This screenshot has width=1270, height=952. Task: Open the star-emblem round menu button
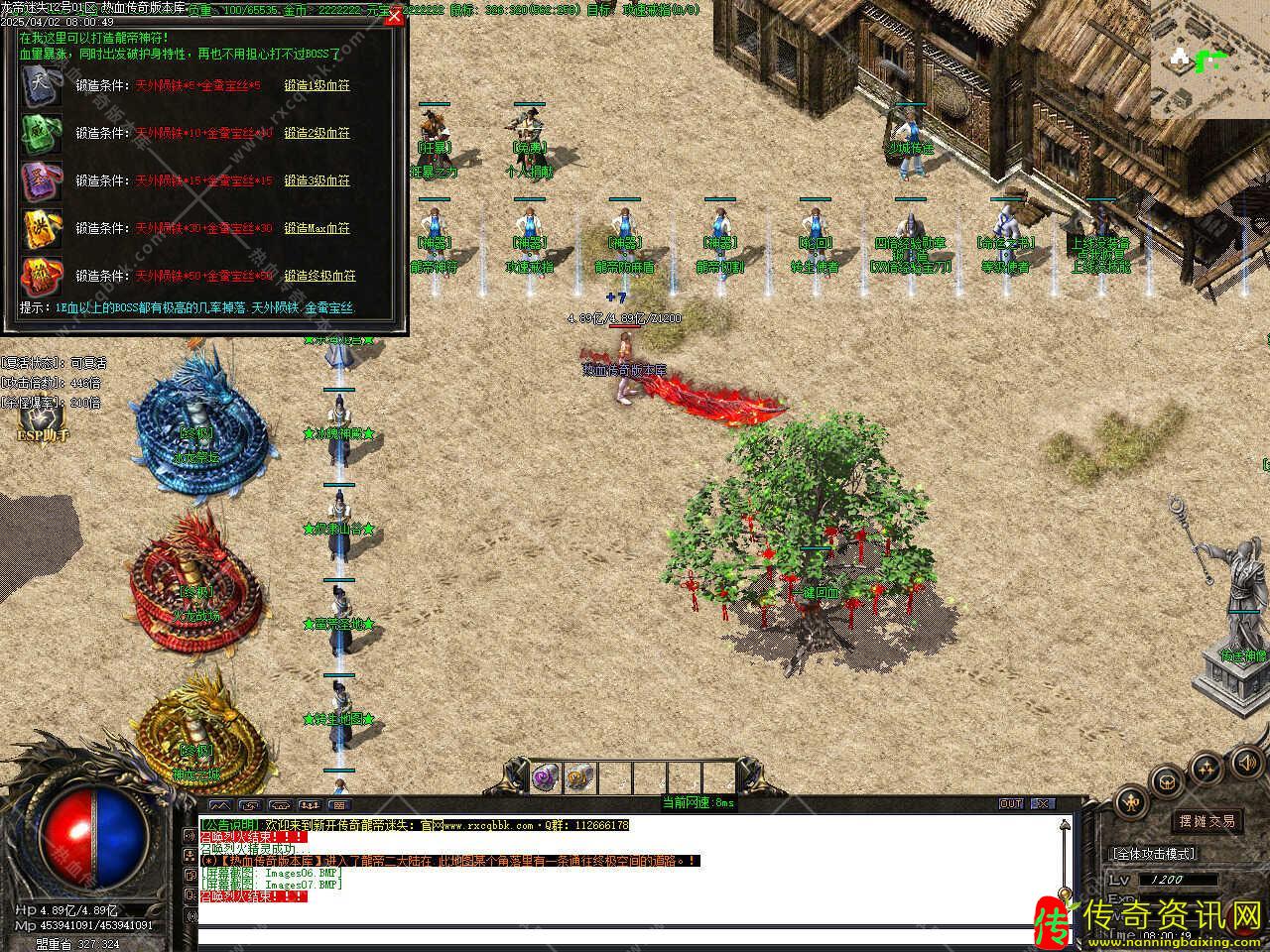[x=1206, y=769]
